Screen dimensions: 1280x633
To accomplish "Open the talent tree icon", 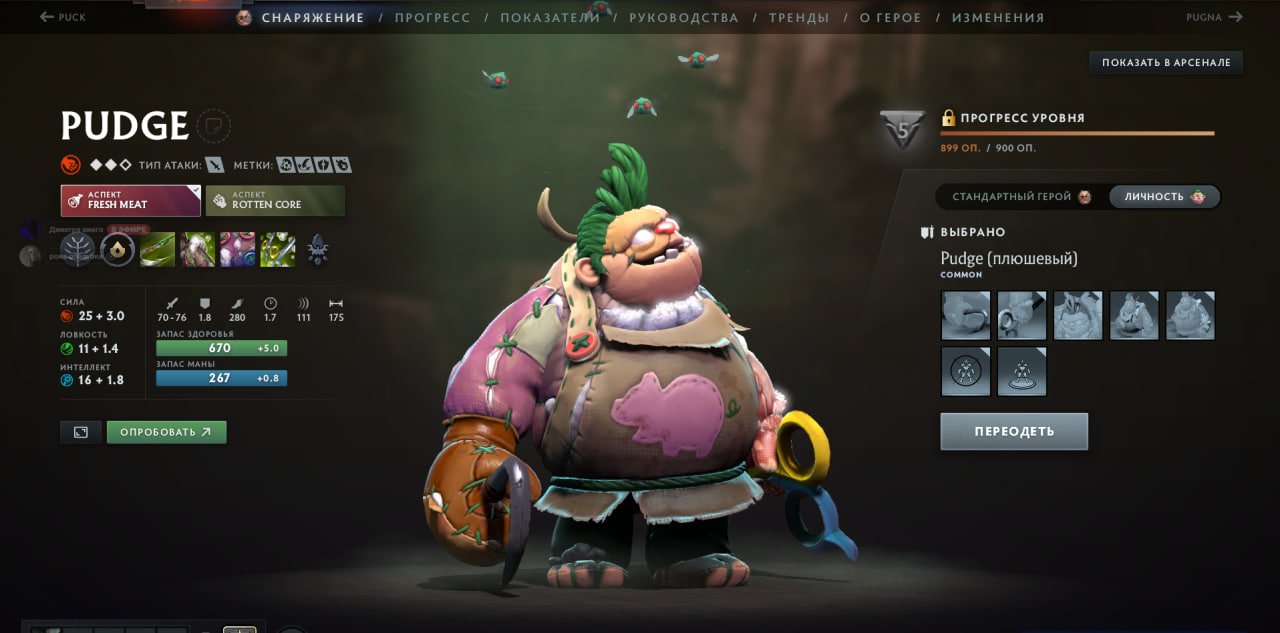I will (x=77, y=249).
